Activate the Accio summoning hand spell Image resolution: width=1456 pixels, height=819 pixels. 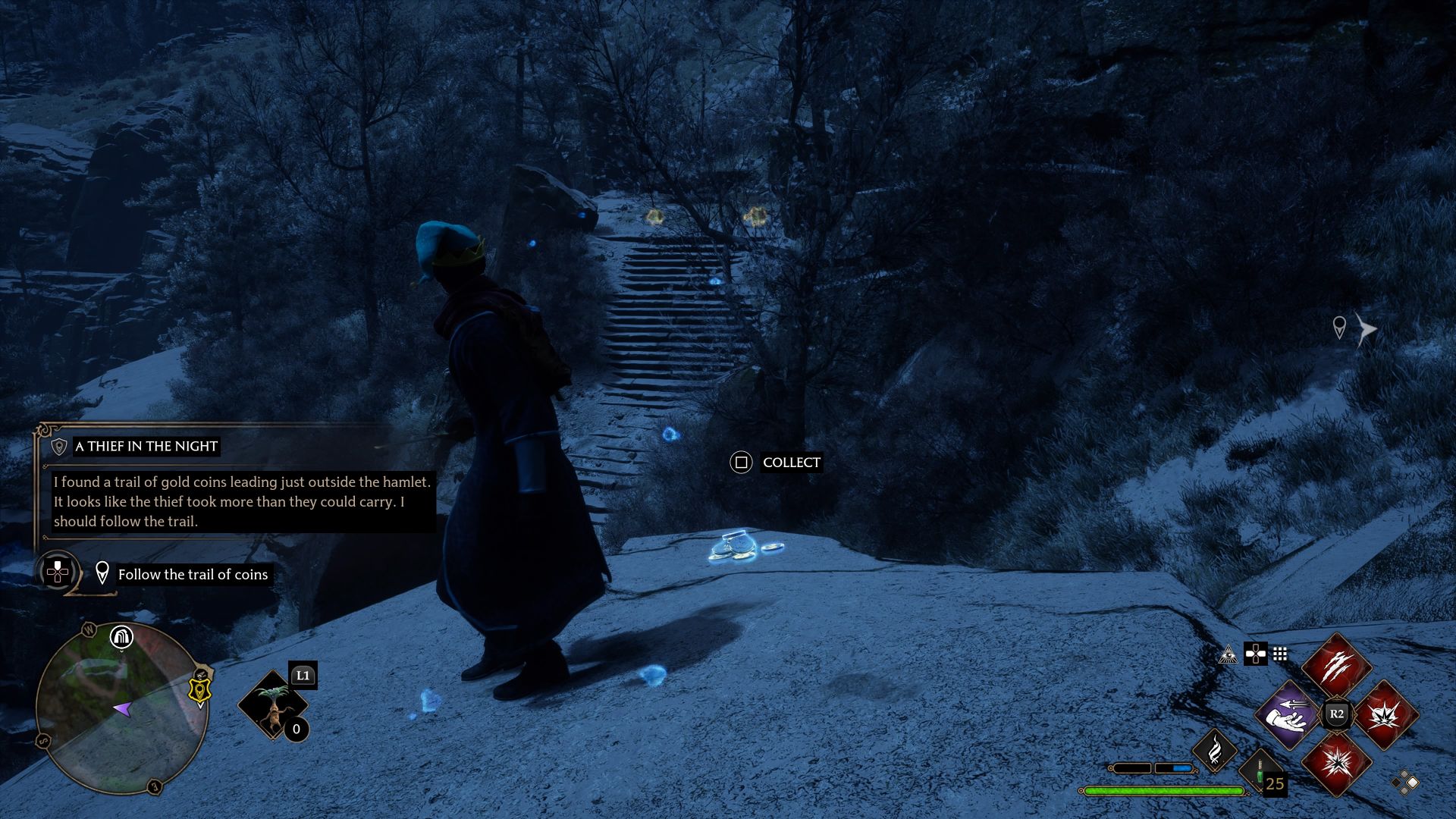pyautogui.click(x=1289, y=714)
